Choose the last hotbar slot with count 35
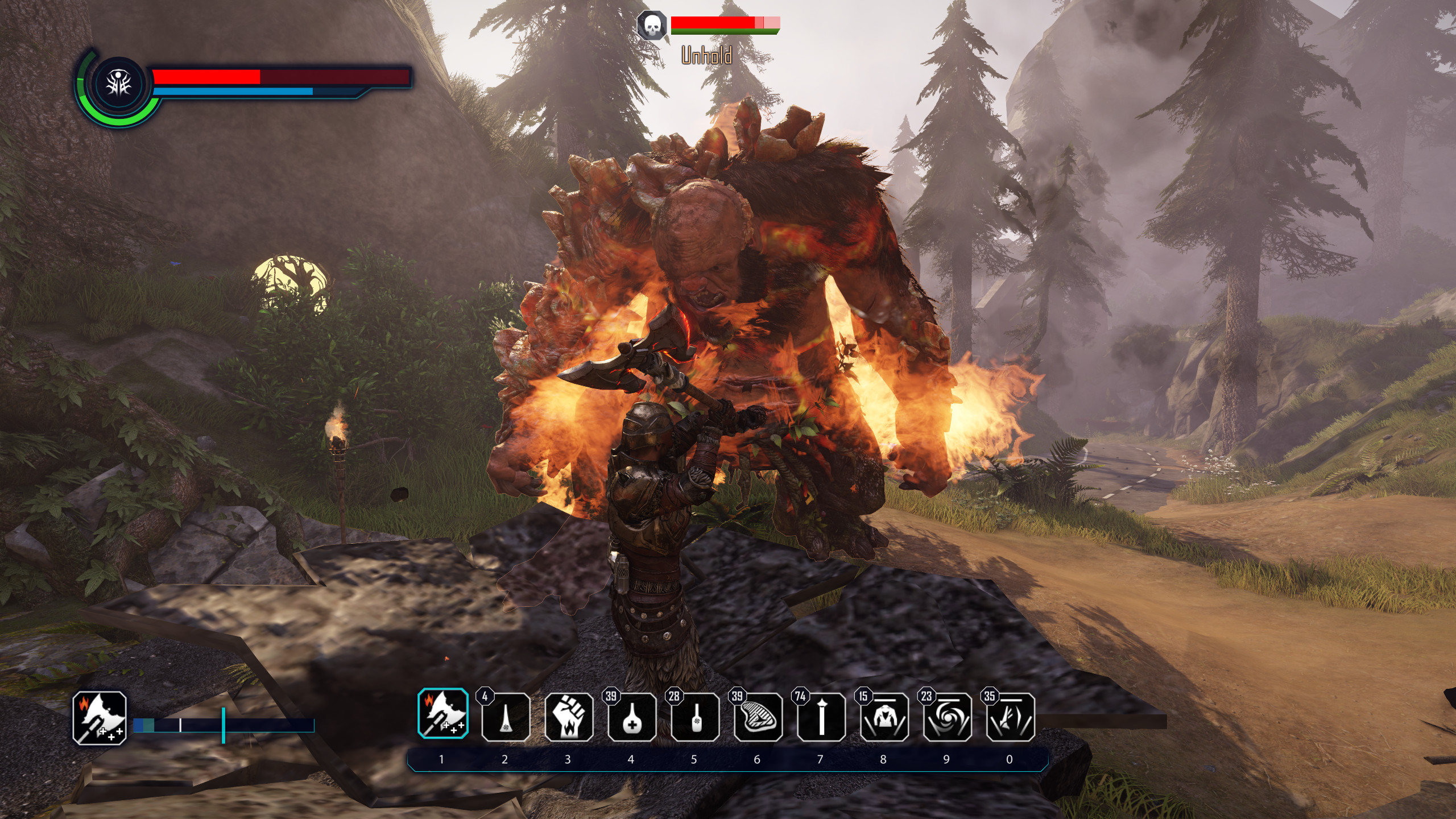The width and height of the screenshot is (1456, 819). click(1010, 717)
